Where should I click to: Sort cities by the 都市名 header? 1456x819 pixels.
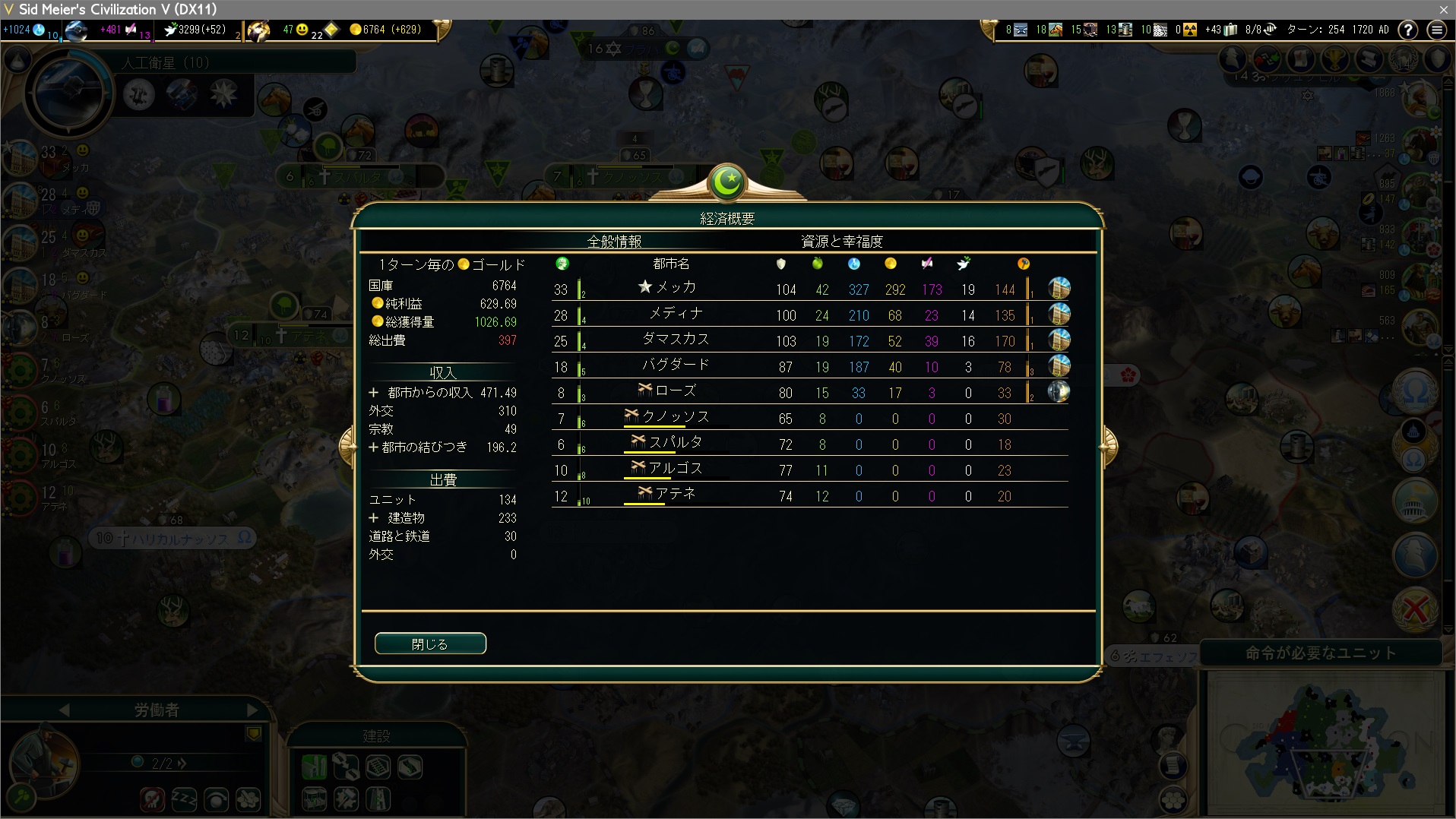[x=671, y=264]
